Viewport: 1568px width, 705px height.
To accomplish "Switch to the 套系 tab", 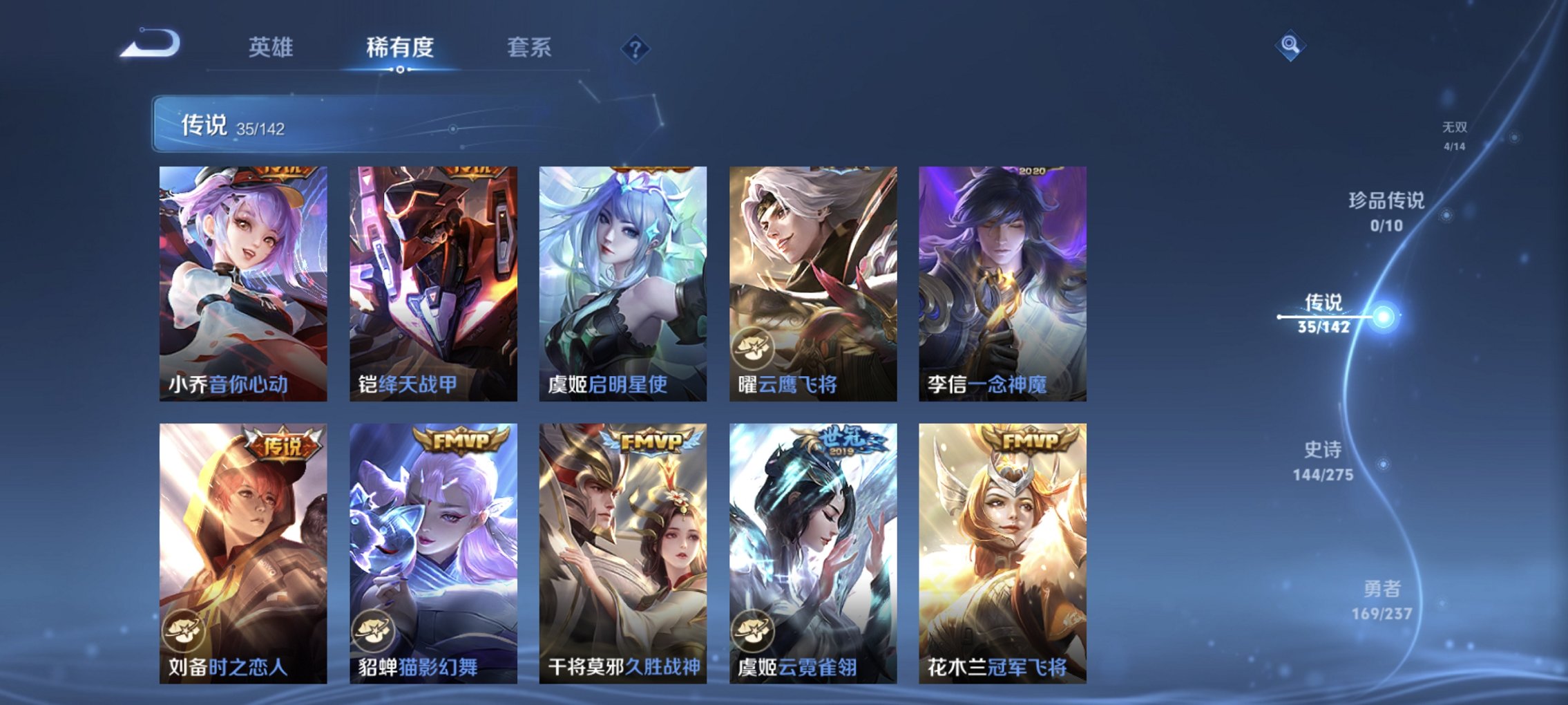I will (x=529, y=47).
